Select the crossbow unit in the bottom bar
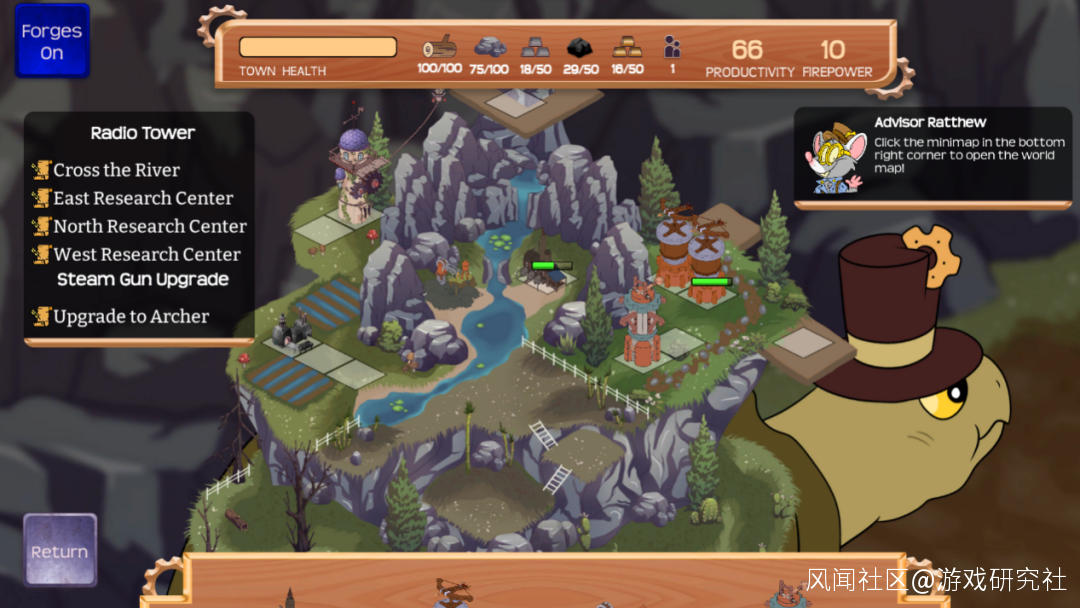Viewport: 1080px width, 608px height. (x=452, y=593)
